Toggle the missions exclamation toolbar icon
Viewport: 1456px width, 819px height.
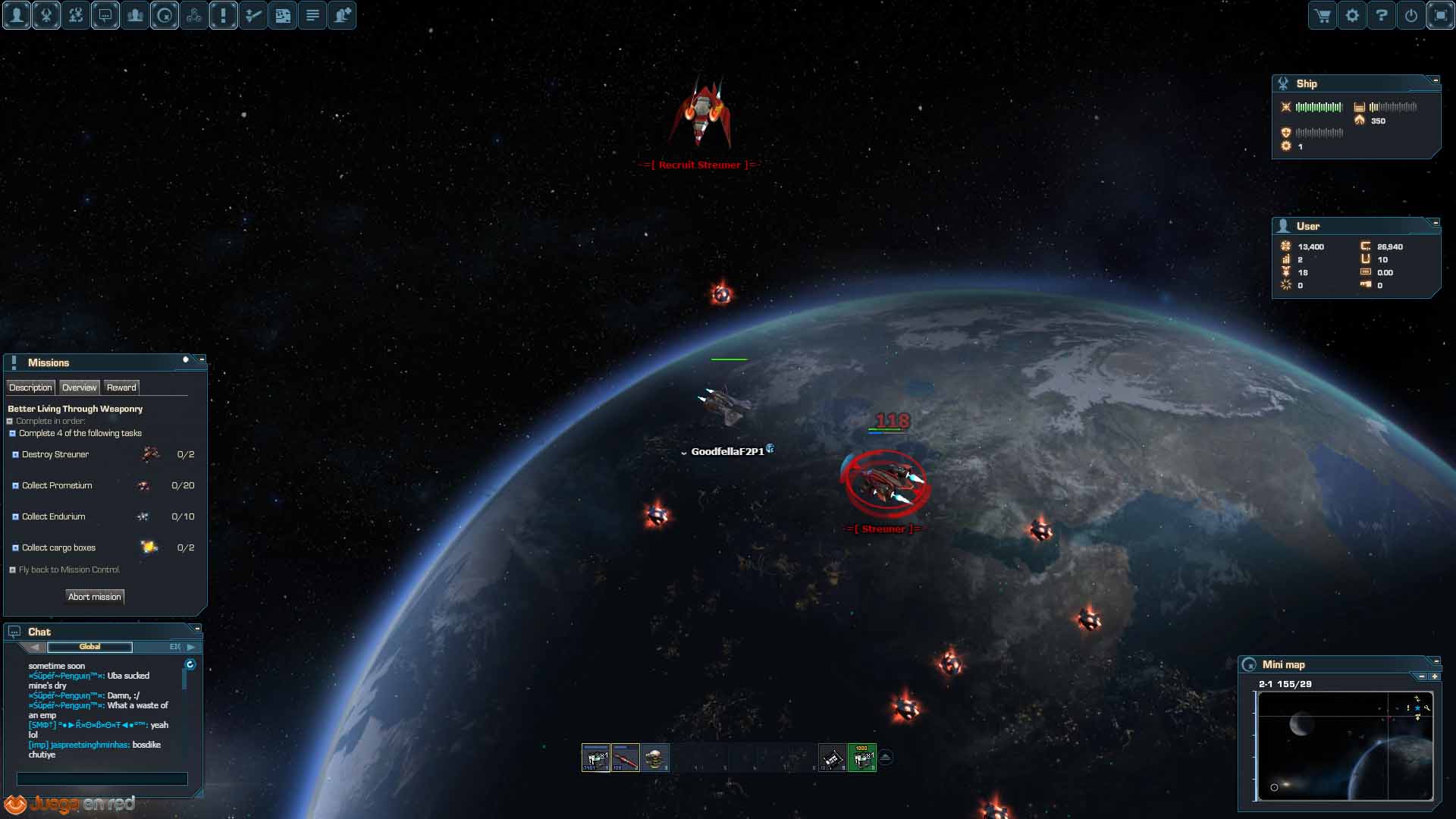[x=224, y=15]
